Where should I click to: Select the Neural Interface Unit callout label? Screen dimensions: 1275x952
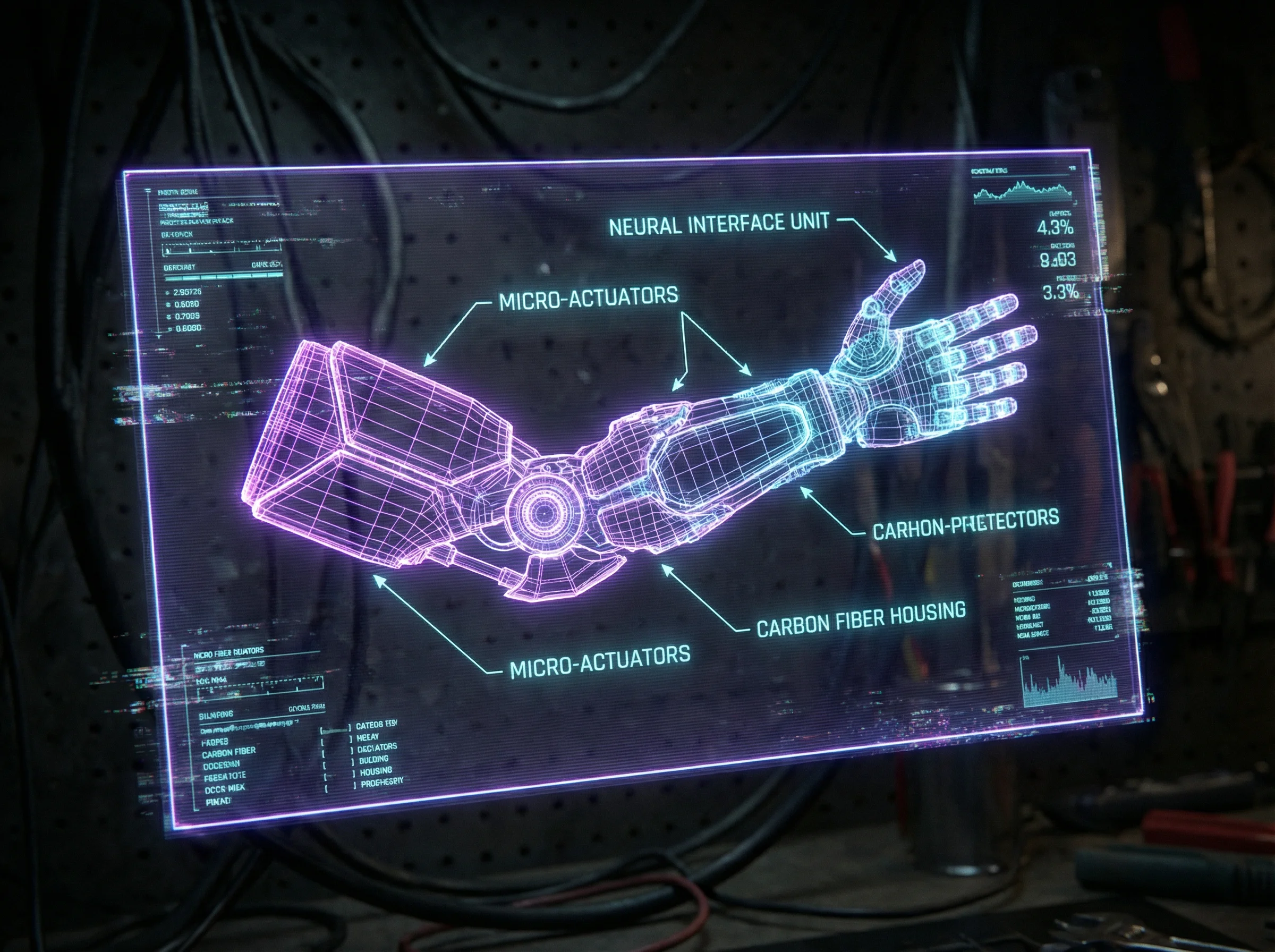718,224
